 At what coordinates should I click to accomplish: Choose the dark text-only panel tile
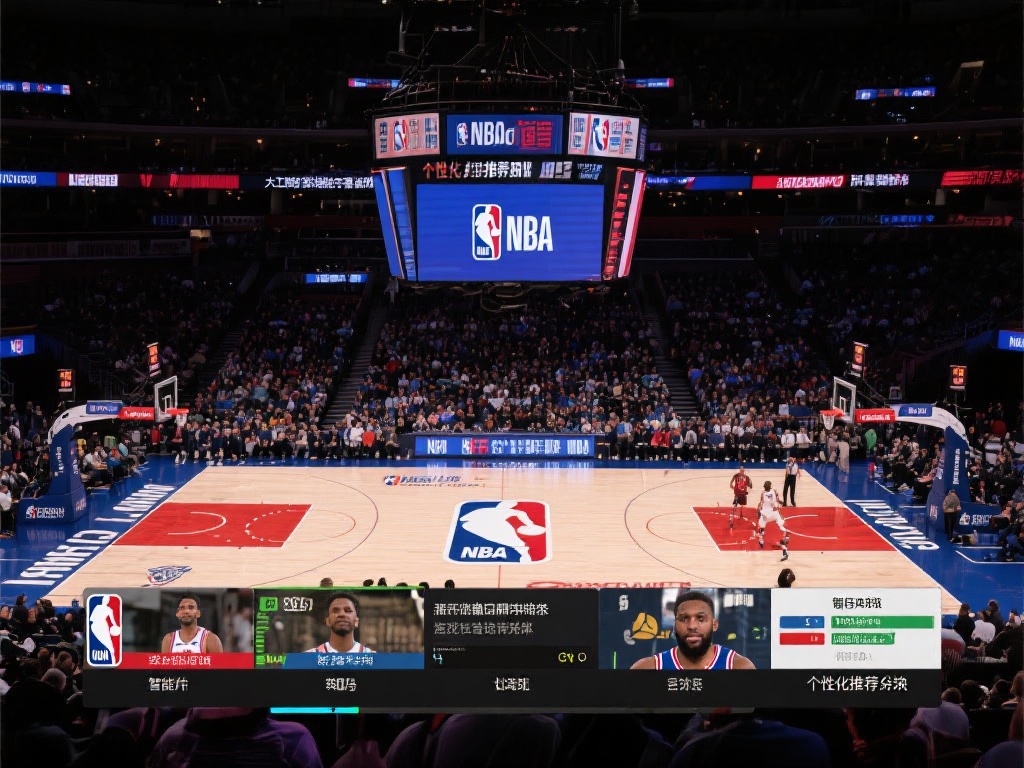[511, 628]
